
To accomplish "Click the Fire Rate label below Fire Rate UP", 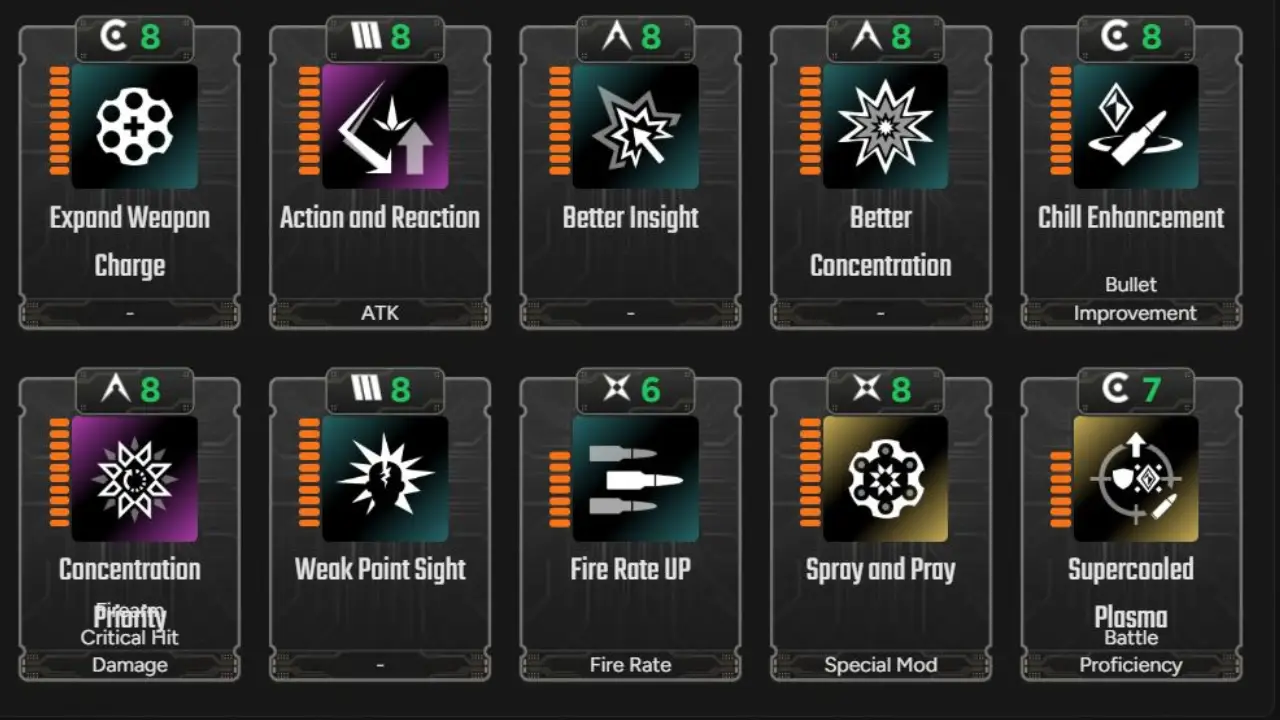I will (x=629, y=664).
